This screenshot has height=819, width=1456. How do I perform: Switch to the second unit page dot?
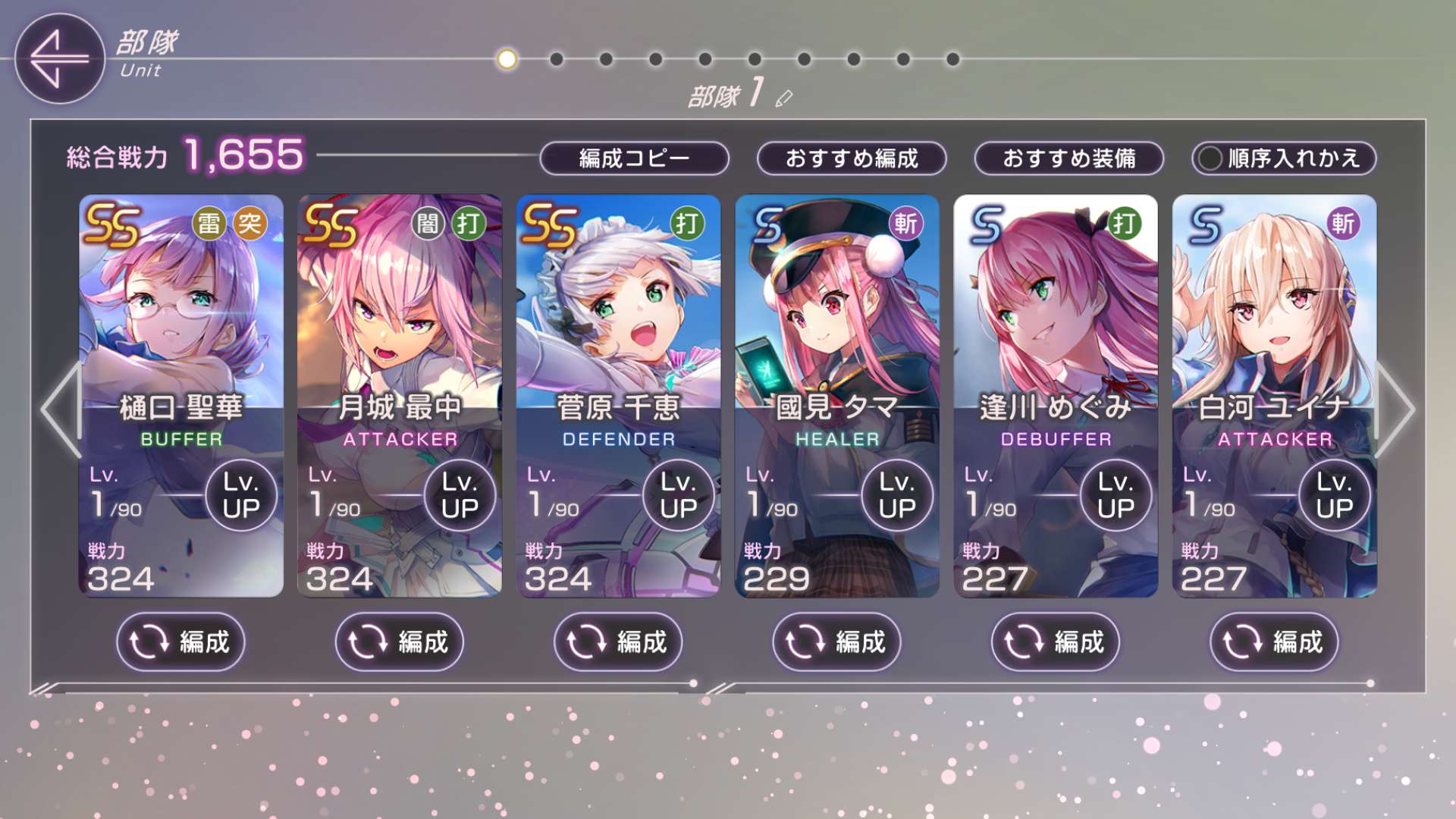tap(557, 59)
